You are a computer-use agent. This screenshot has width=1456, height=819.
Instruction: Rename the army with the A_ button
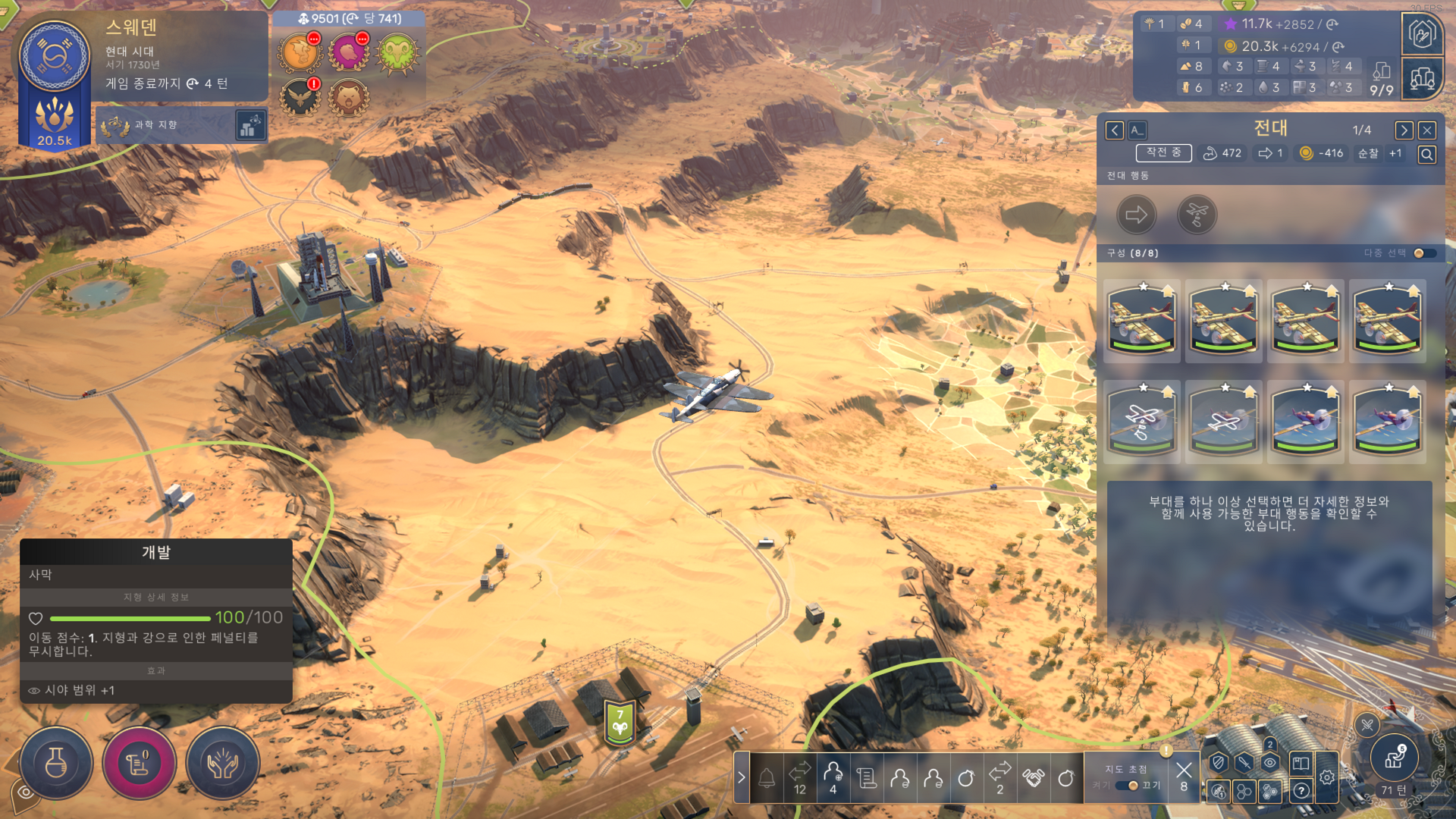(x=1137, y=130)
